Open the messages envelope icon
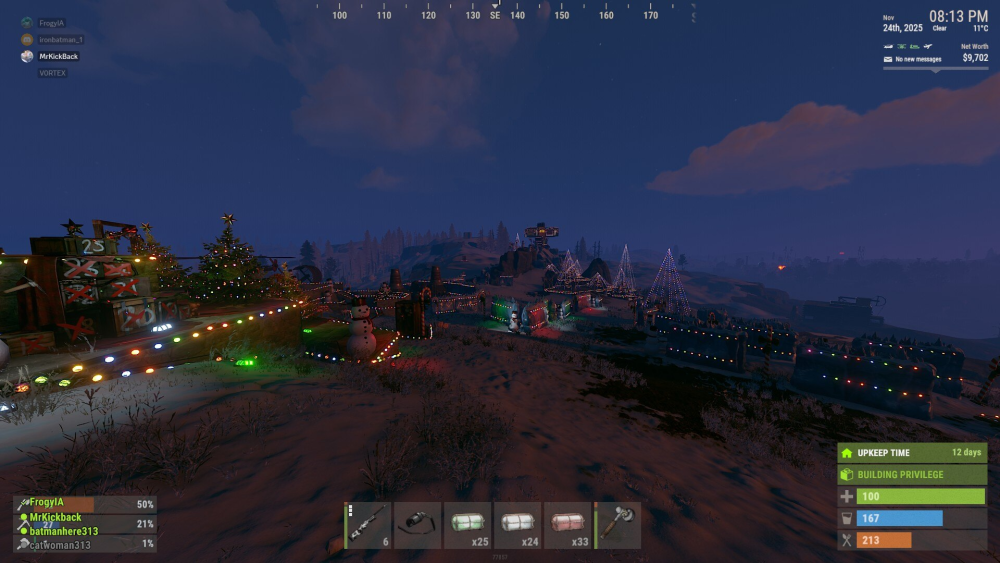This screenshot has width=1000, height=563. (x=888, y=59)
